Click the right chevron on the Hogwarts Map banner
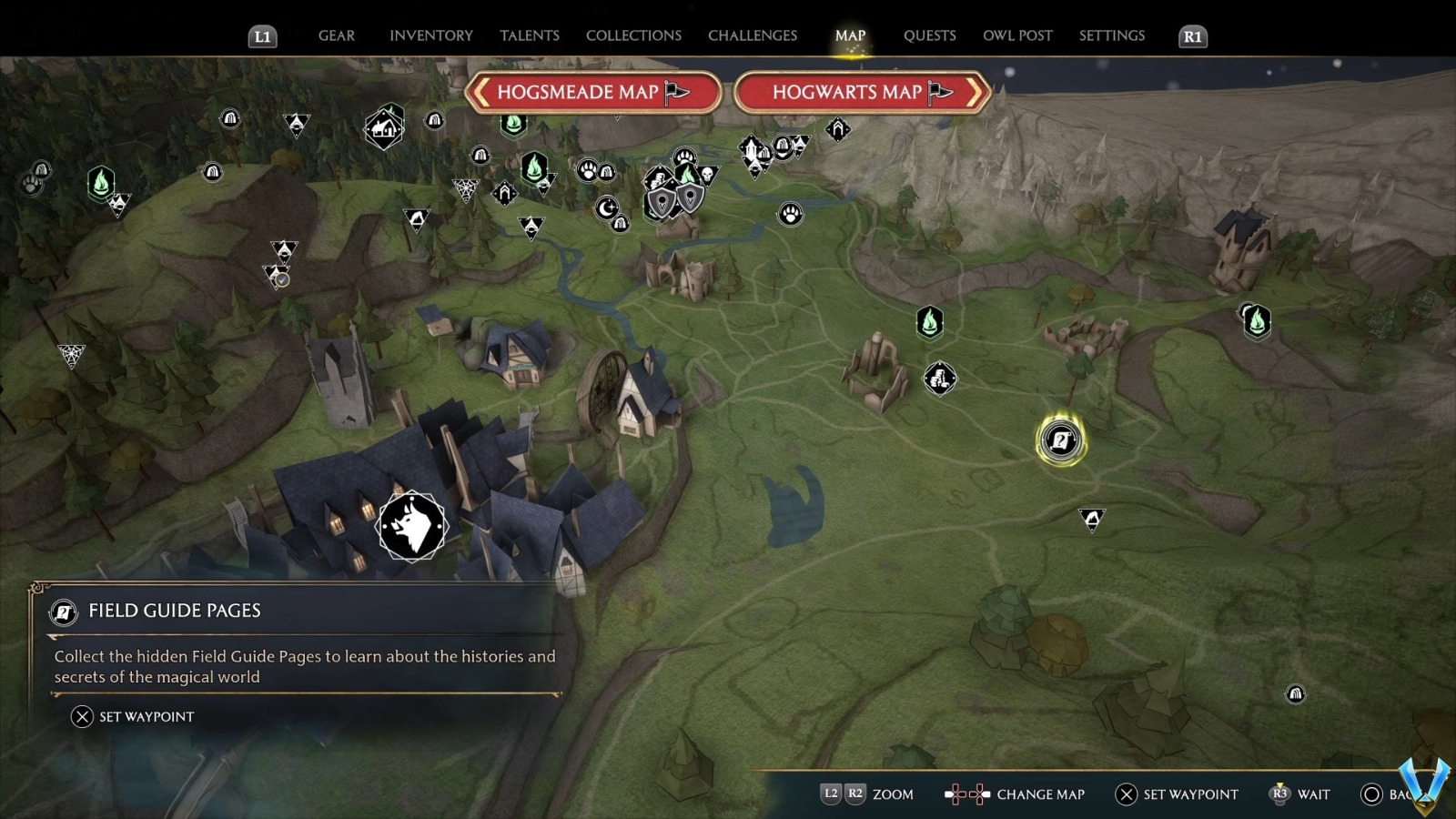Screen dimensions: 1456x819 pos(972,92)
